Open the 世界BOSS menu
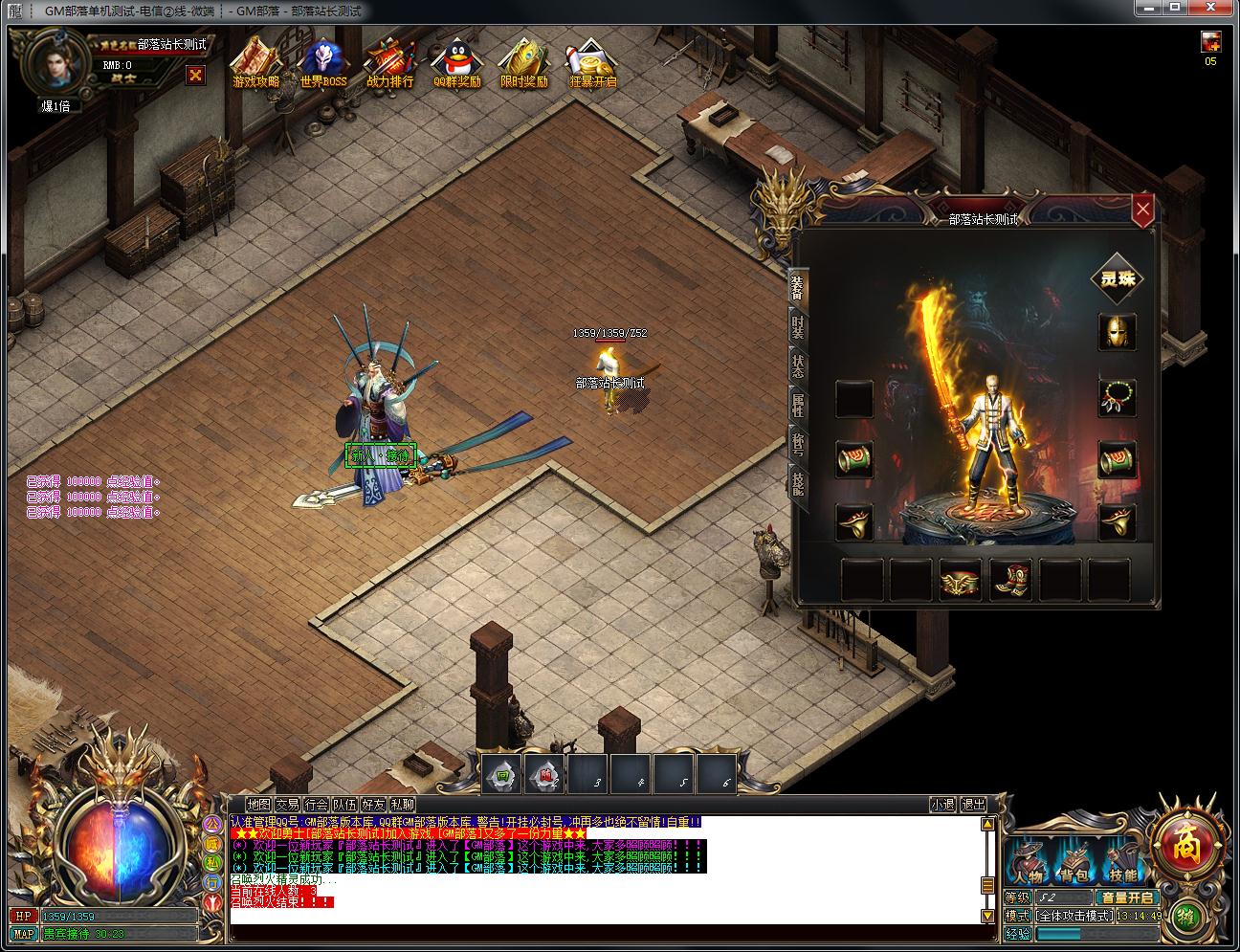 [x=323, y=63]
